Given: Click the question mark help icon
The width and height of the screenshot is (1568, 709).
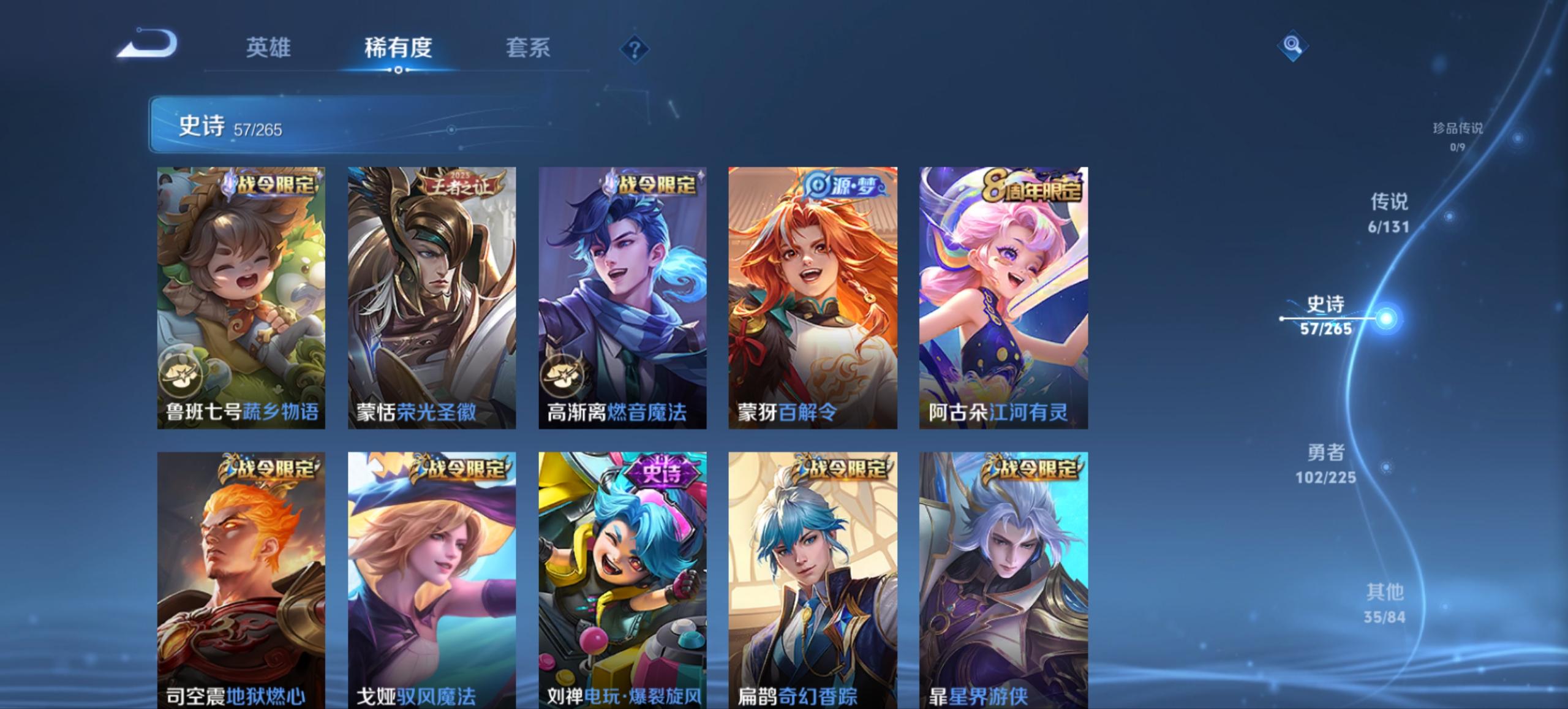Looking at the screenshot, I should point(635,49).
